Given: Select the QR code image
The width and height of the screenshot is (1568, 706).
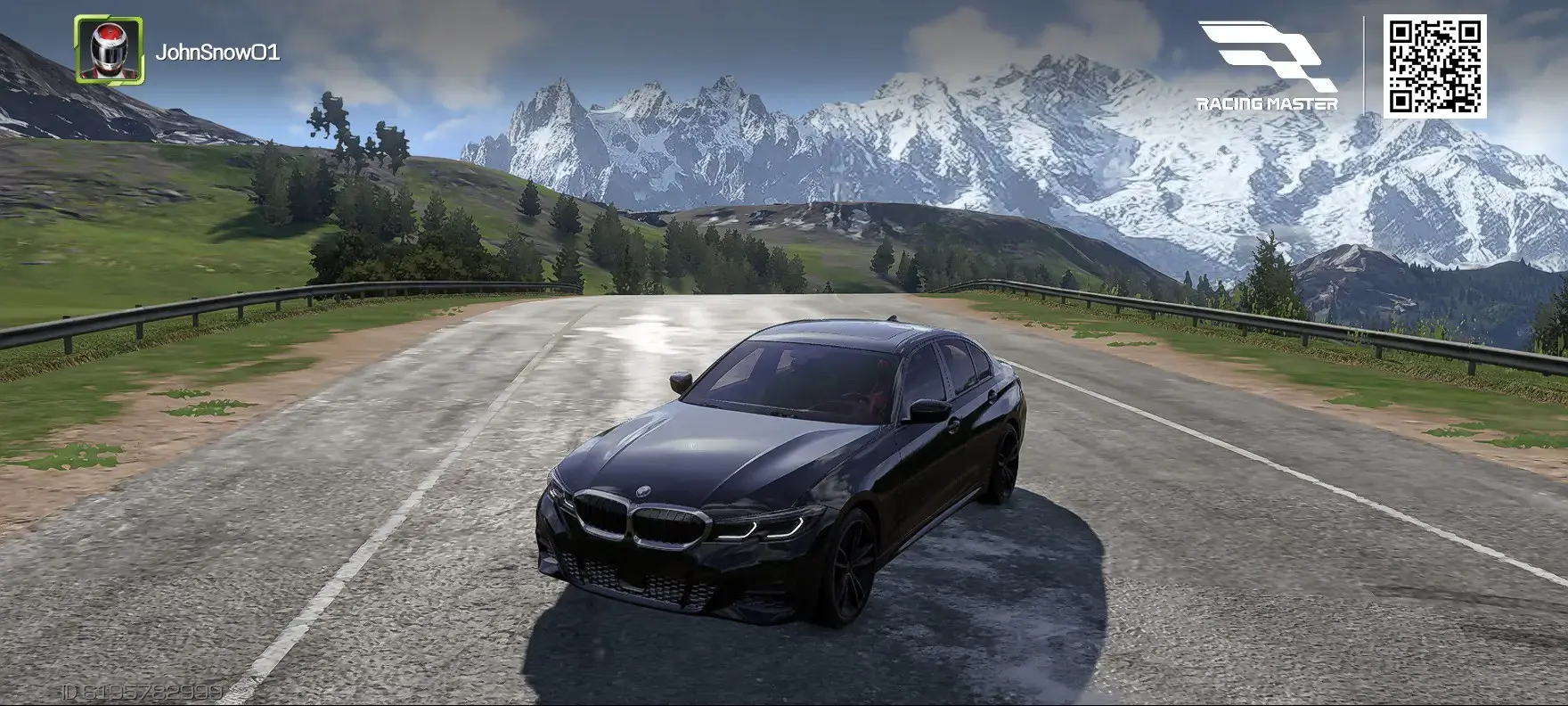Looking at the screenshot, I should point(1434,65).
